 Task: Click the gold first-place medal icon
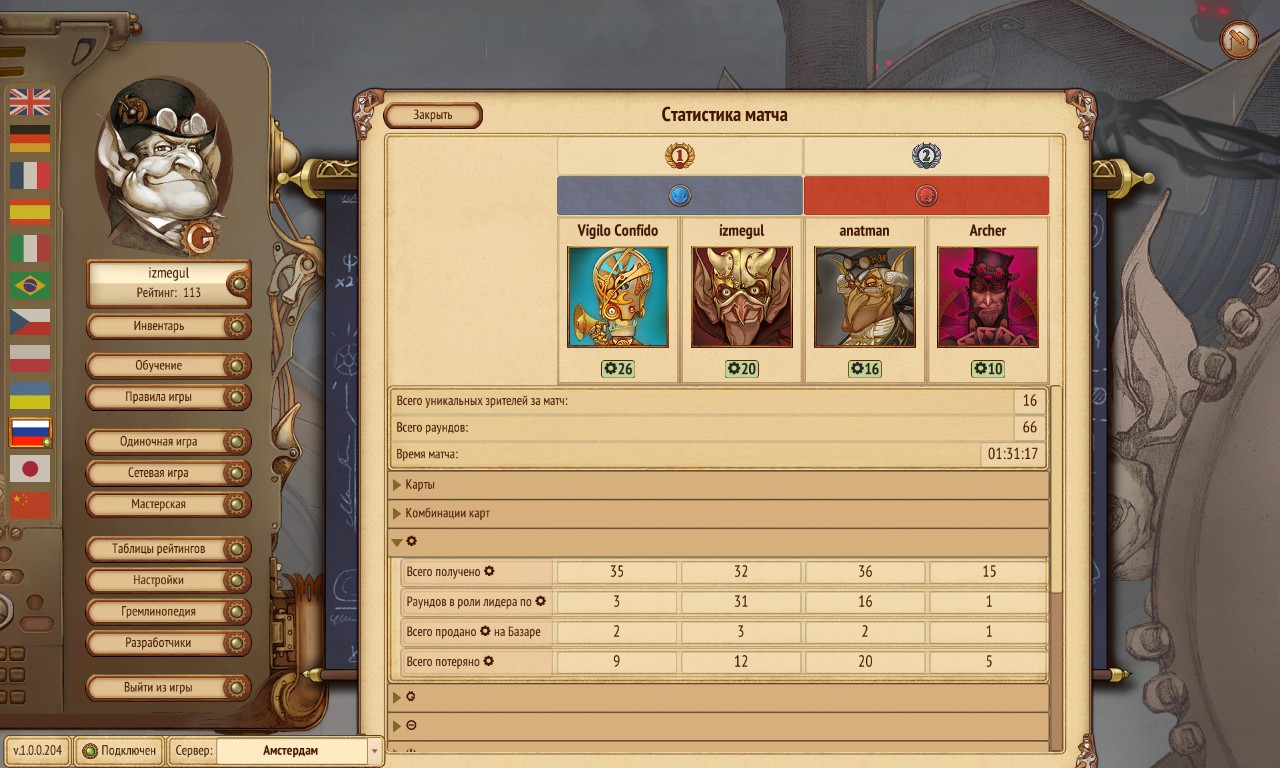681,155
